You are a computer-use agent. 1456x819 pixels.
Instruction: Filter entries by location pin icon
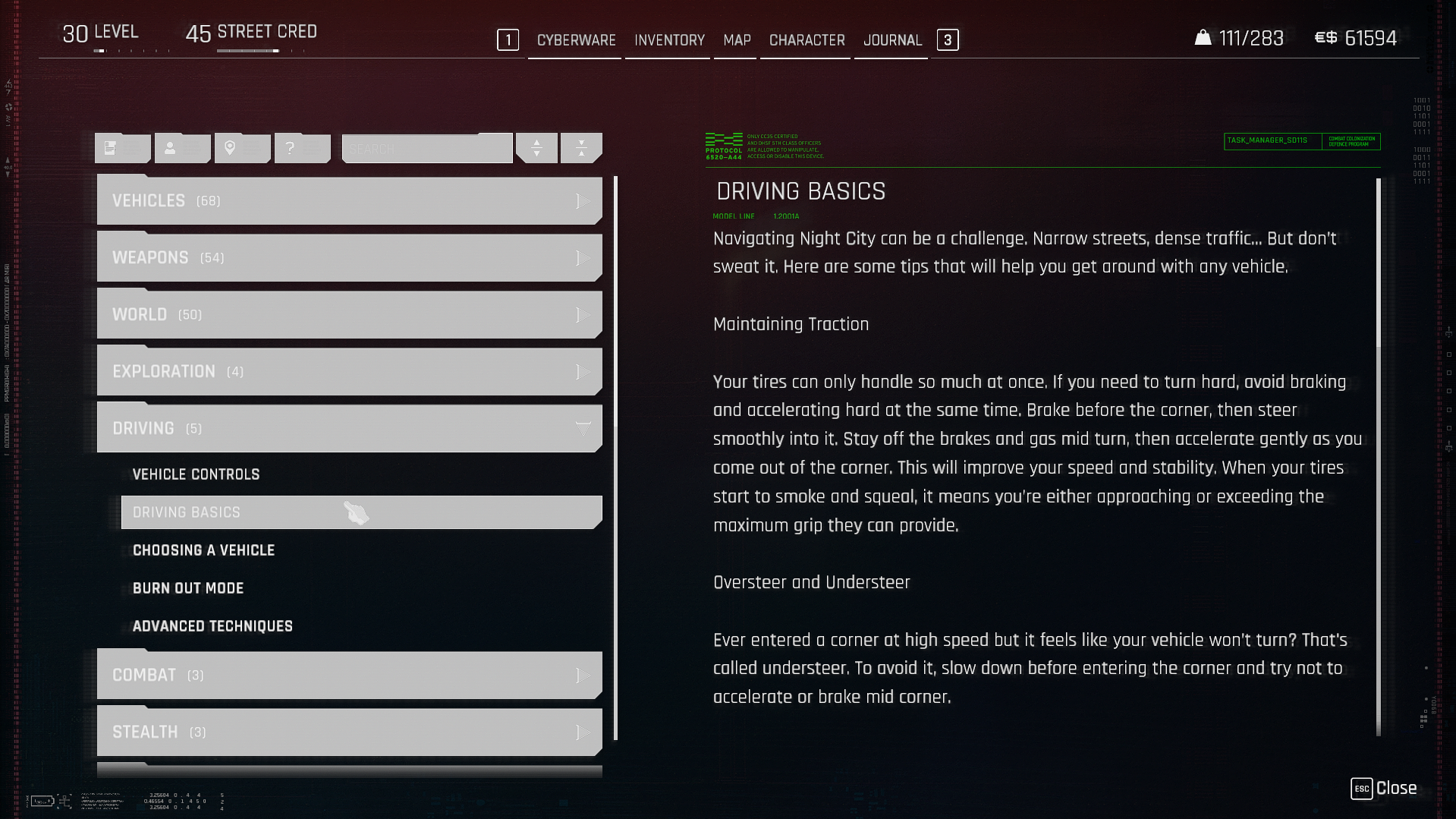tap(242, 148)
